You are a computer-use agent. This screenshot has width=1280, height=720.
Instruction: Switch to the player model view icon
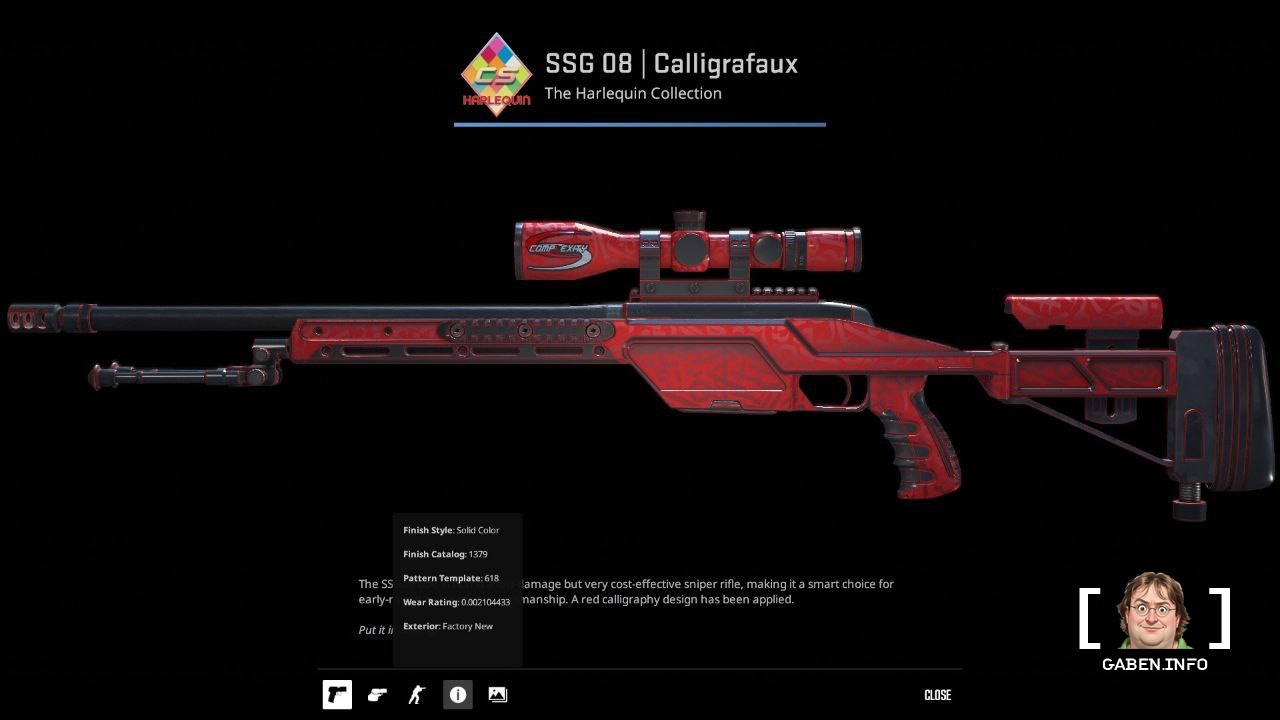click(x=417, y=694)
